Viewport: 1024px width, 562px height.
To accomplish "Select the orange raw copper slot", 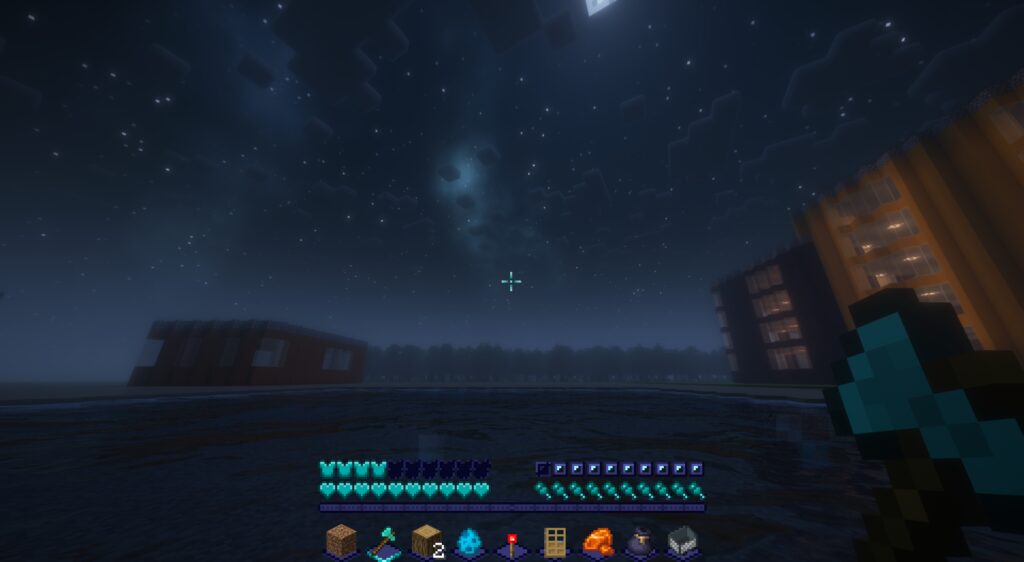I will point(597,541).
